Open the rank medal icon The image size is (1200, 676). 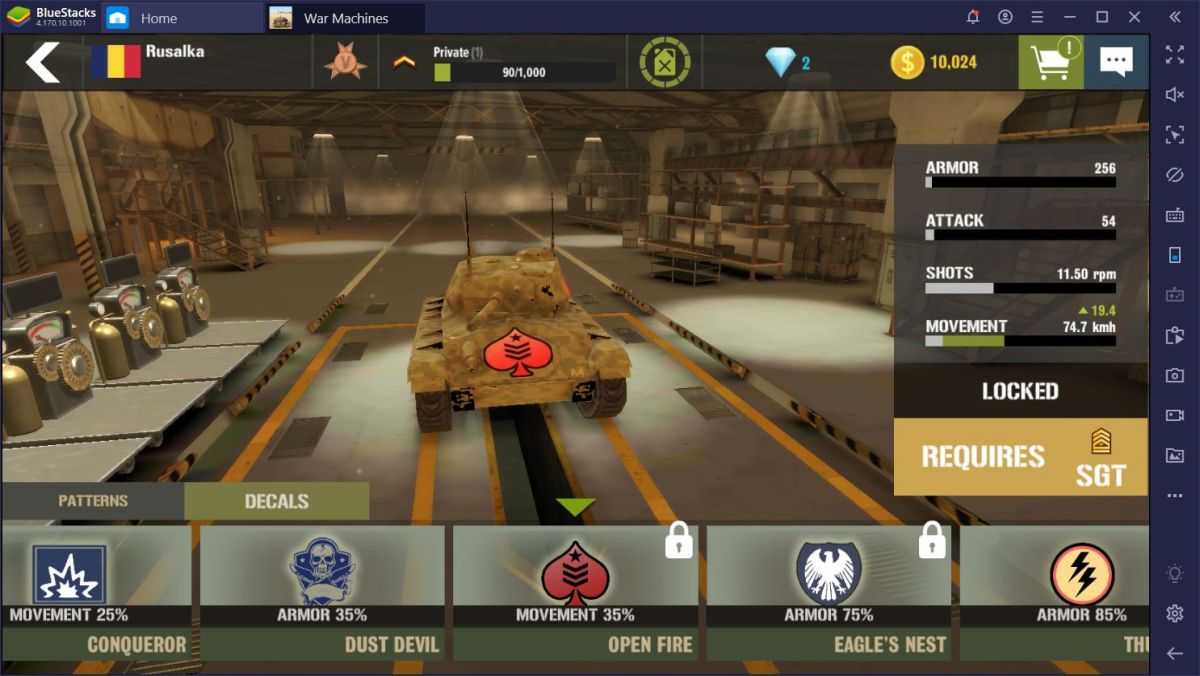click(x=345, y=62)
